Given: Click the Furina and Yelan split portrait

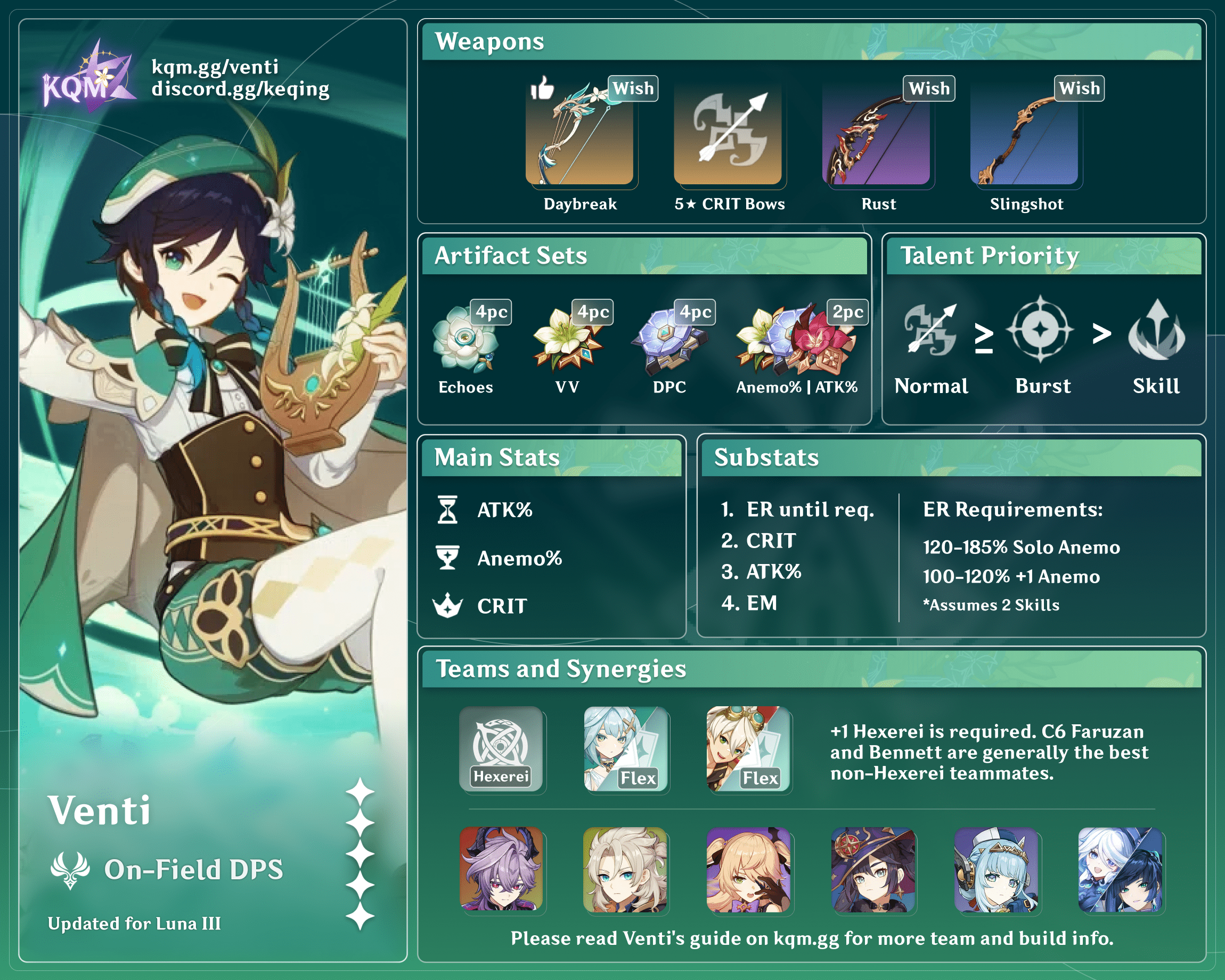Looking at the screenshot, I should (x=1120, y=869).
